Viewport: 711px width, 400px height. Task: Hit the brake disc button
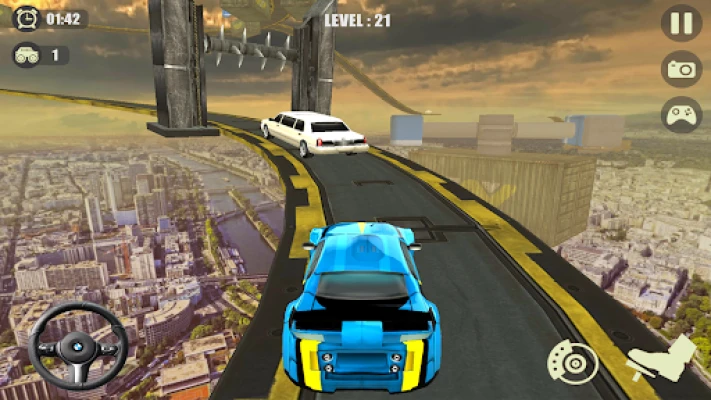pos(573,363)
